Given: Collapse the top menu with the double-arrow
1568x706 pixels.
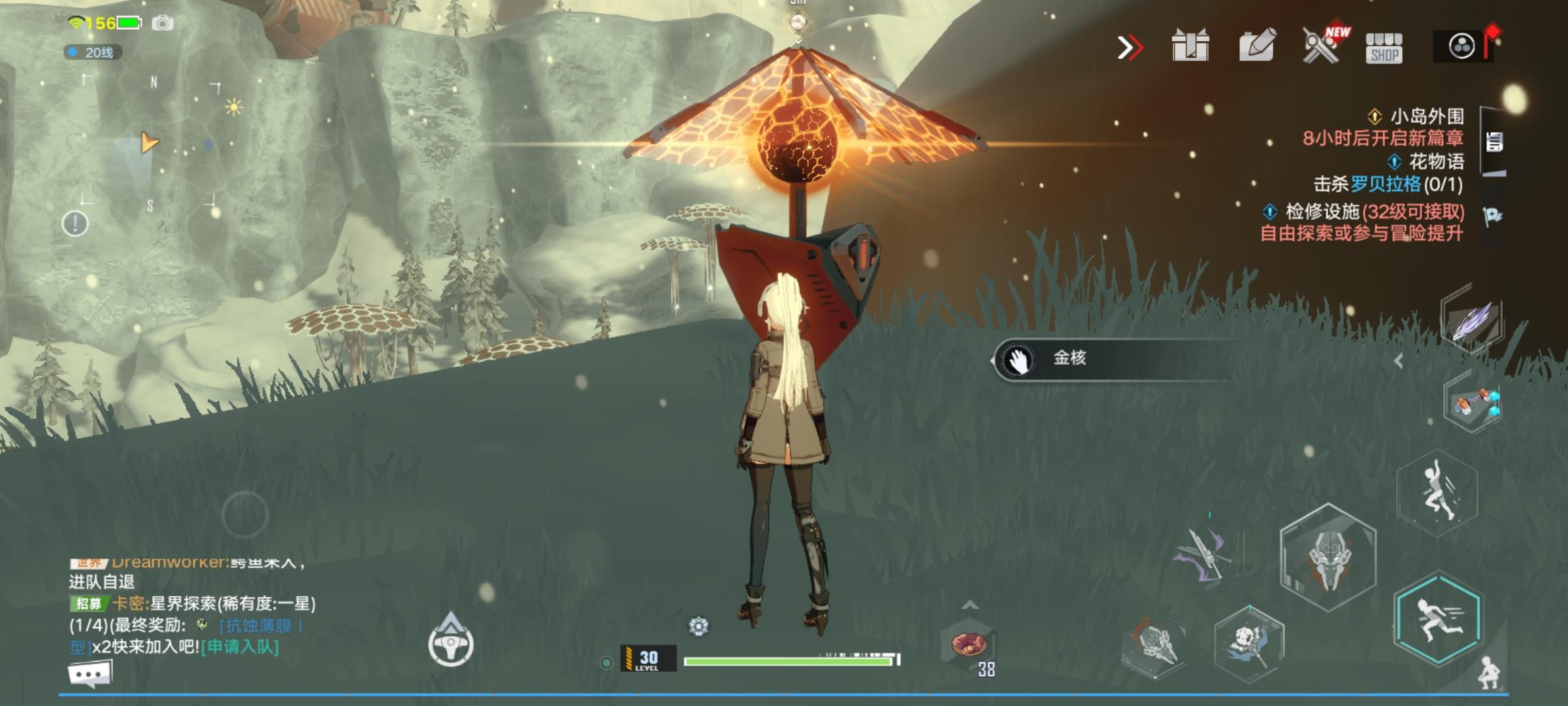Looking at the screenshot, I should click(x=1130, y=47).
